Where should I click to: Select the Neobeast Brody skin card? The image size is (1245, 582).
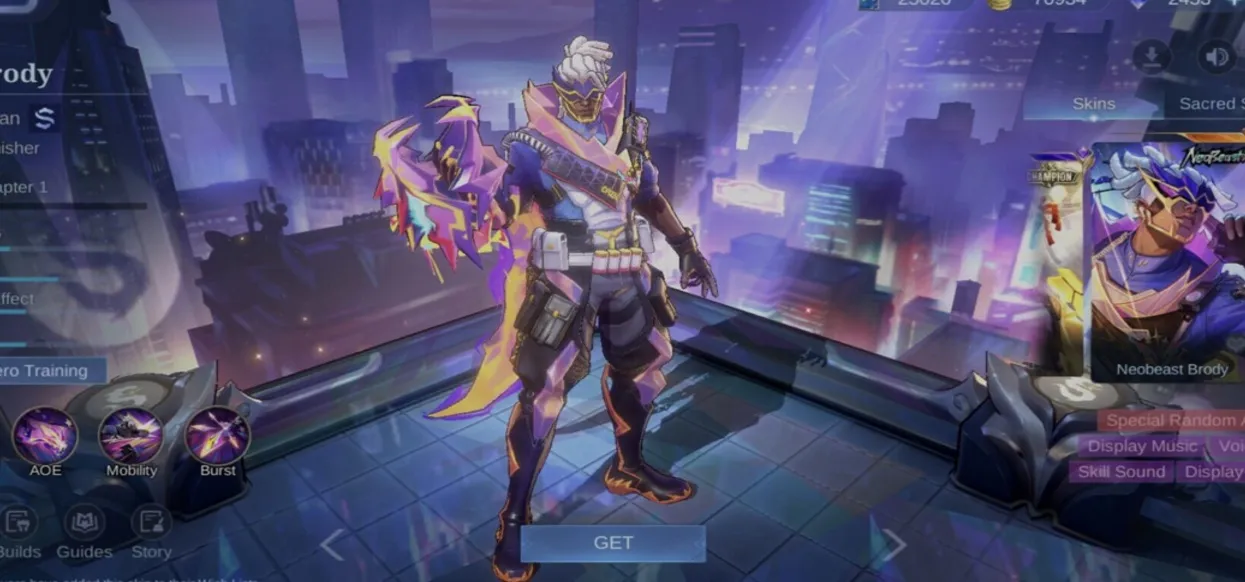[x=1170, y=260]
